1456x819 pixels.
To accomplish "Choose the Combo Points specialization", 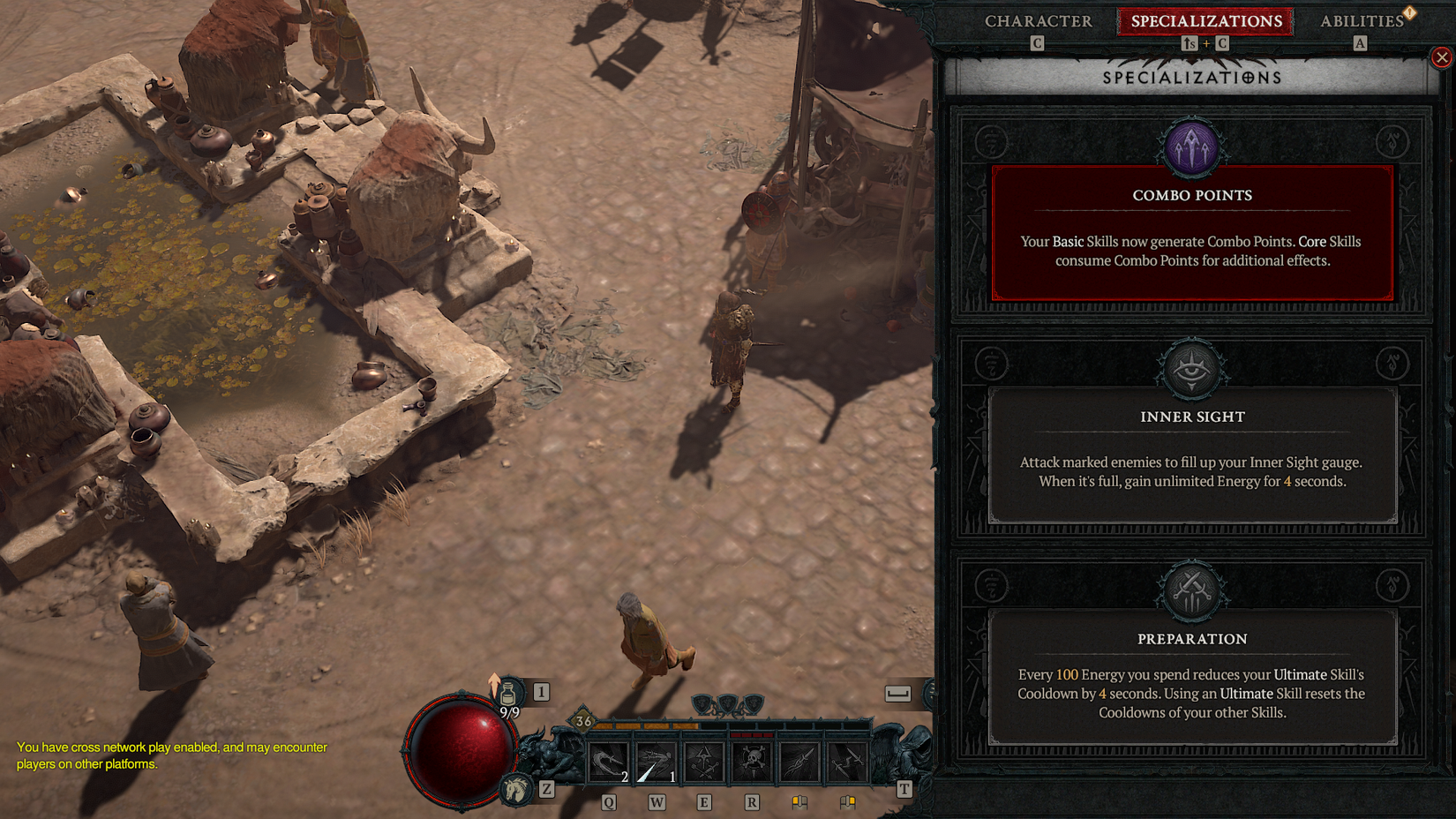I will point(1192,233).
